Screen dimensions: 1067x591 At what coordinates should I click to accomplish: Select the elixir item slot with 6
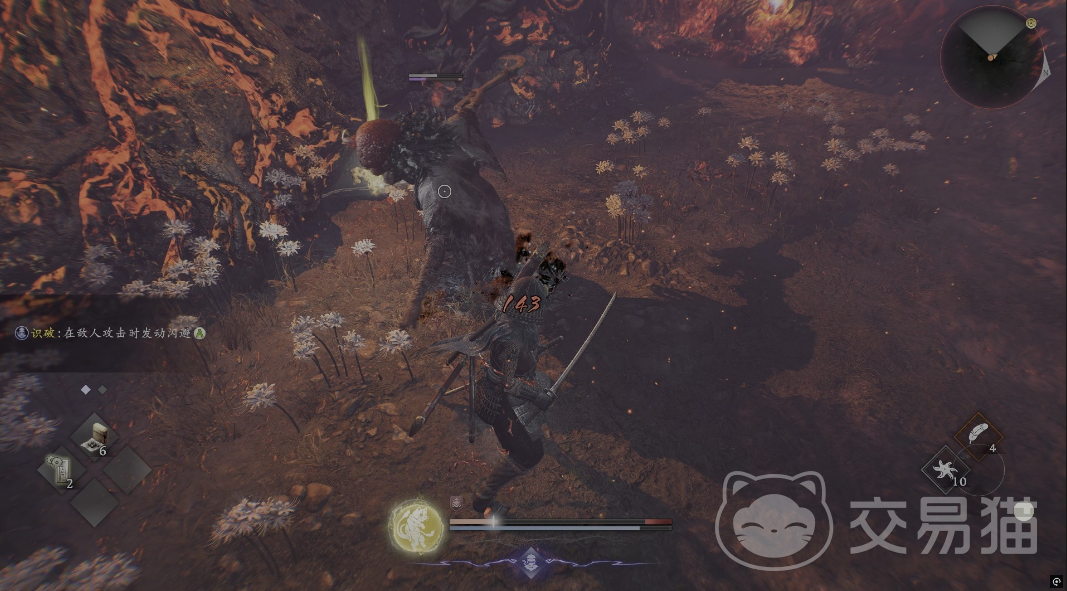pyautogui.click(x=97, y=436)
